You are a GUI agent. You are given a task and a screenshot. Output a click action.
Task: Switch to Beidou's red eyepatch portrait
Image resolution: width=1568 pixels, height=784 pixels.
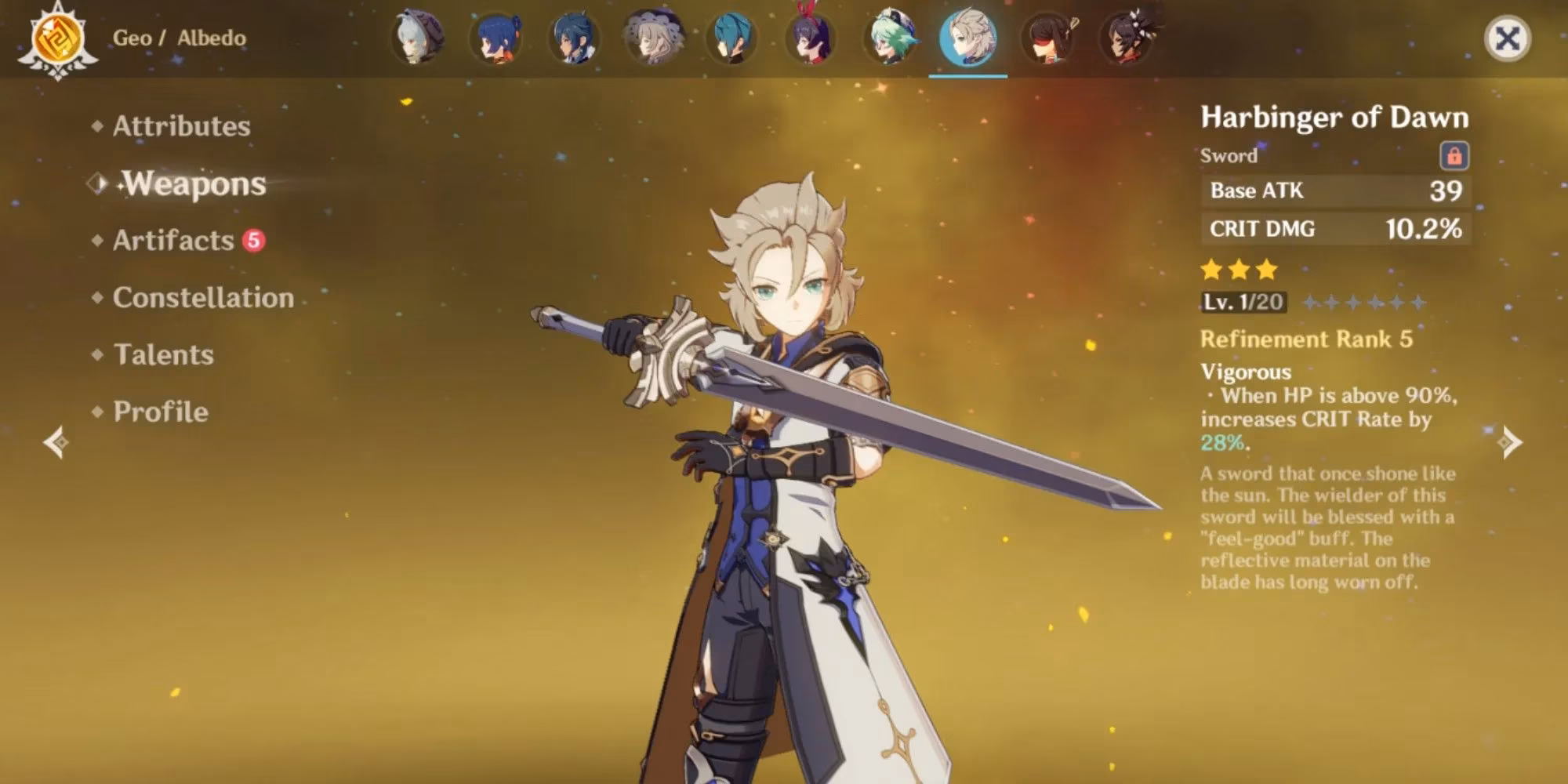pyautogui.click(x=1047, y=38)
